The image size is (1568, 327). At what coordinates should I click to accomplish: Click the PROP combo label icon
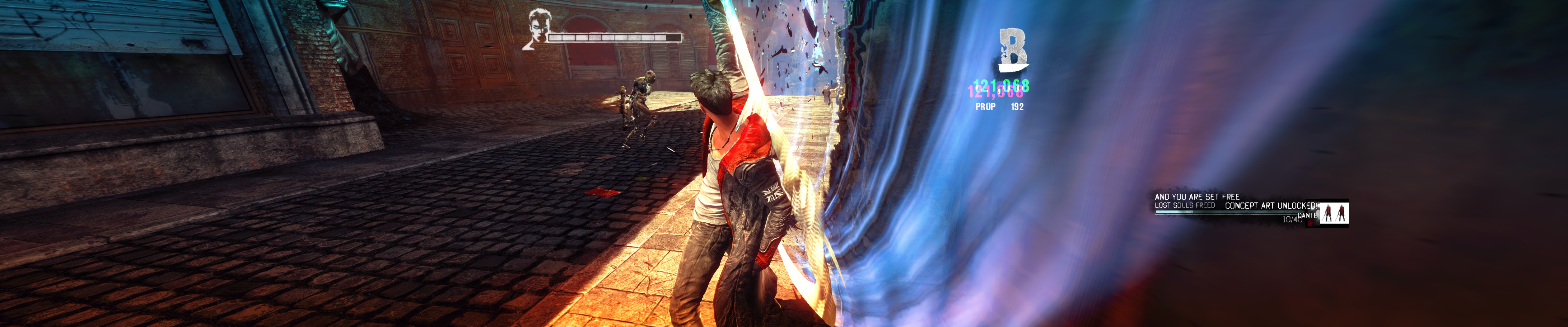click(x=986, y=106)
